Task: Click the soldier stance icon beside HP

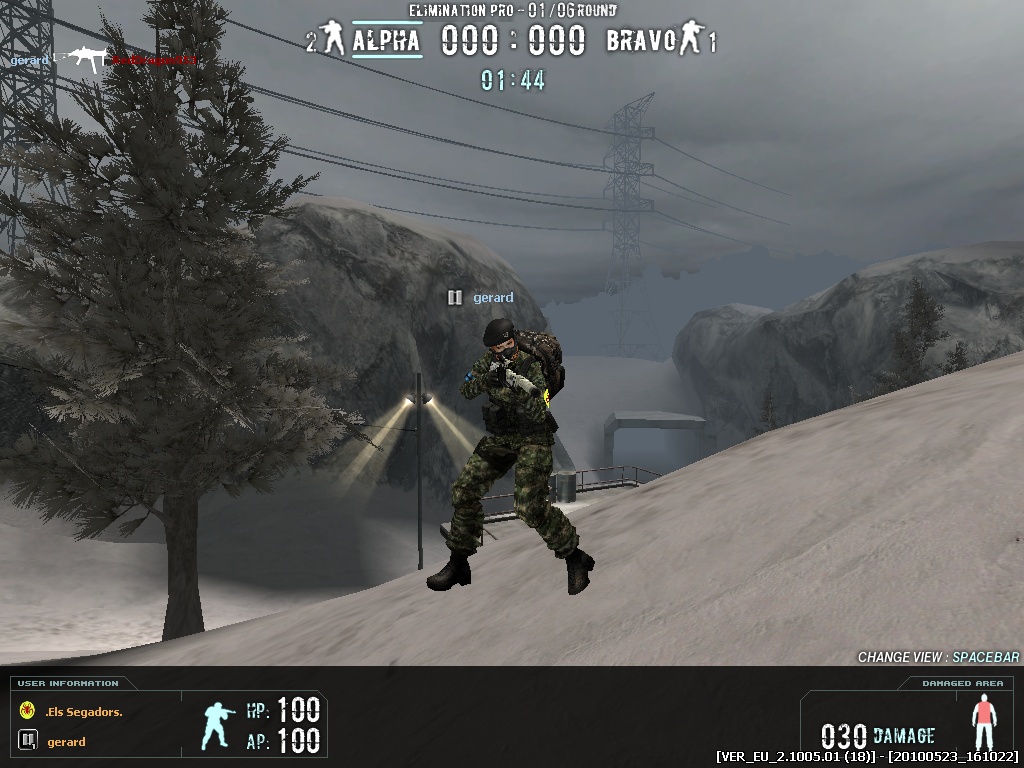Action: tap(217, 725)
